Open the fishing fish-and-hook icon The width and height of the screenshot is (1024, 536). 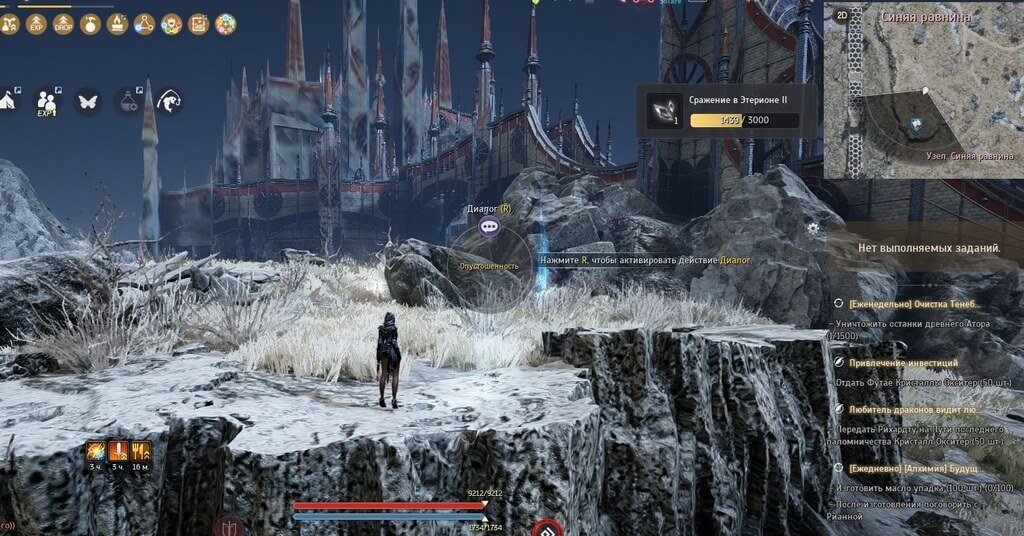pos(170,100)
